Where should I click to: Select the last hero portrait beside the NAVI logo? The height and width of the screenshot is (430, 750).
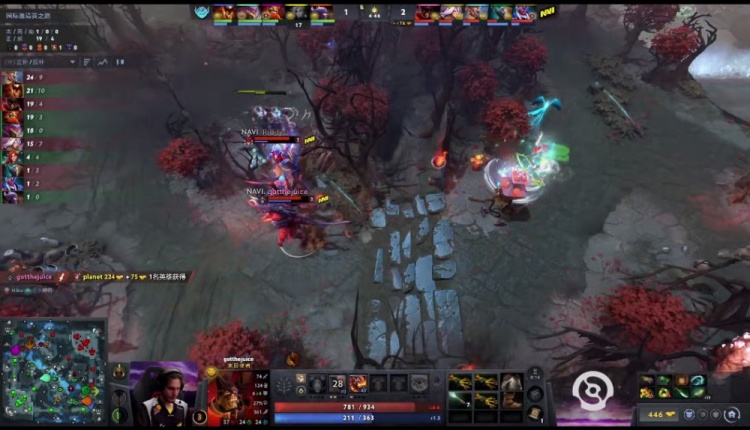tap(525, 13)
